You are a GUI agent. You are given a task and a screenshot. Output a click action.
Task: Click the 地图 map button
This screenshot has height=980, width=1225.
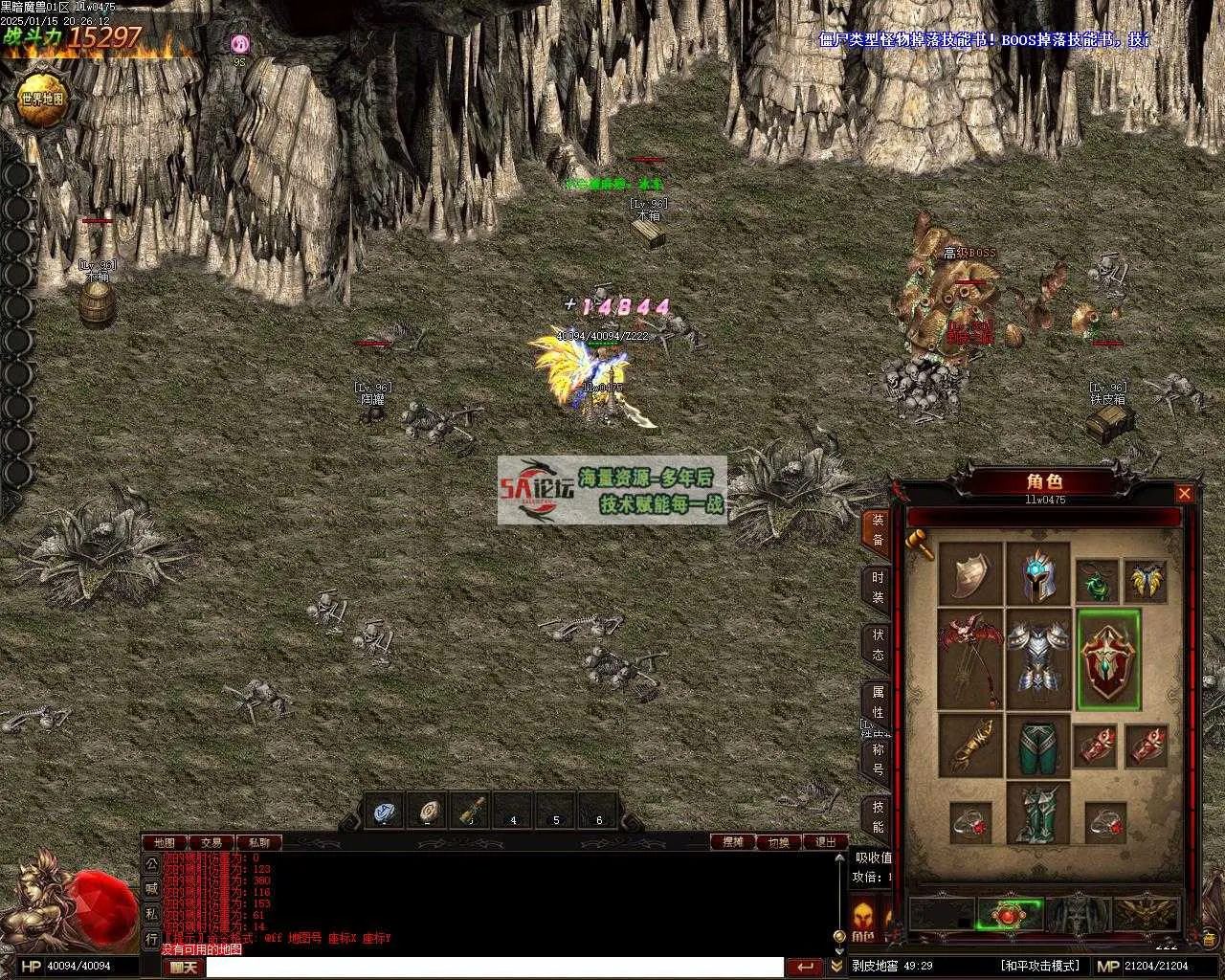(x=165, y=842)
